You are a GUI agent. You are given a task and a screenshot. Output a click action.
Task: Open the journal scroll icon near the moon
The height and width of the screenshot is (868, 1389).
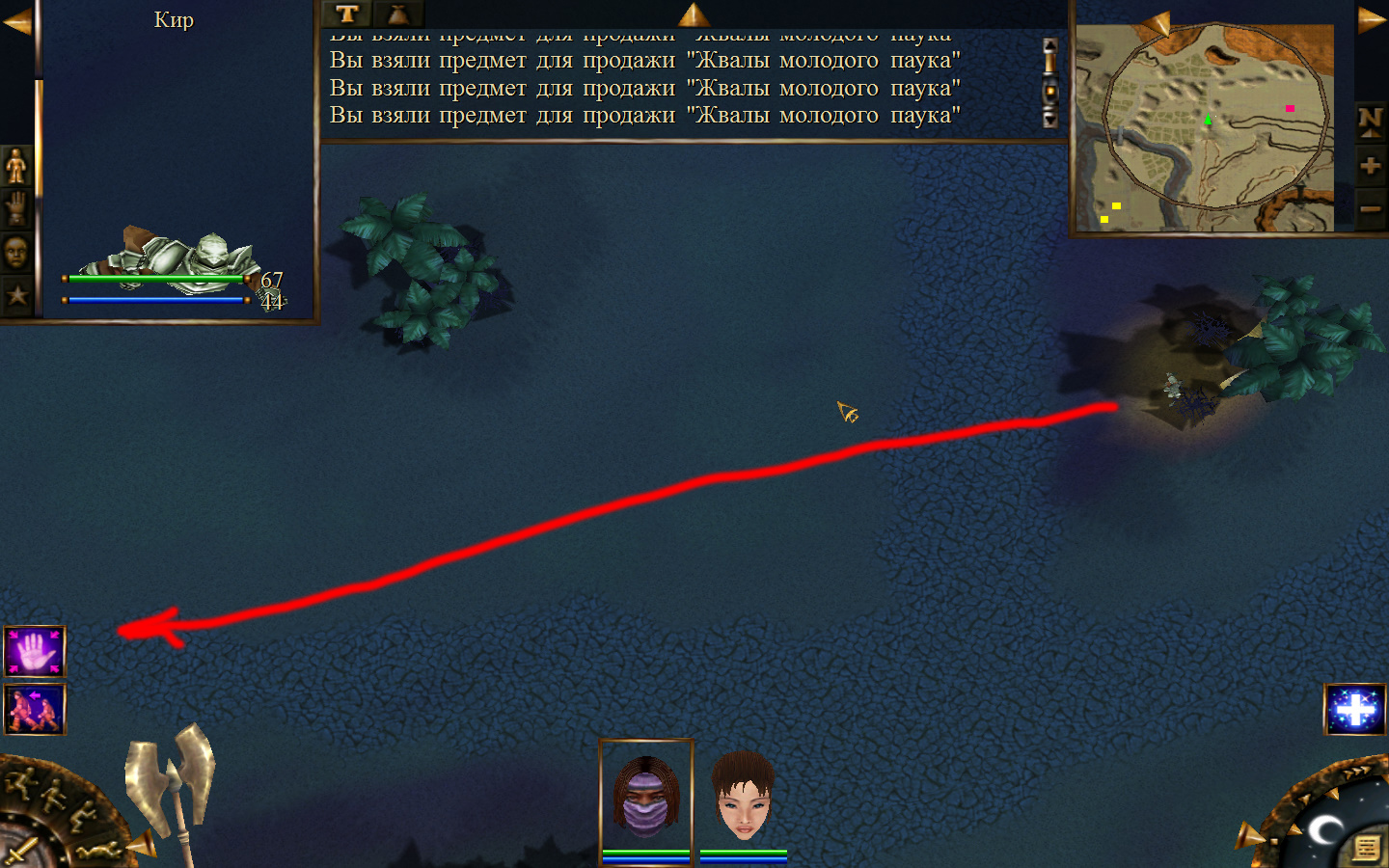click(x=1366, y=848)
